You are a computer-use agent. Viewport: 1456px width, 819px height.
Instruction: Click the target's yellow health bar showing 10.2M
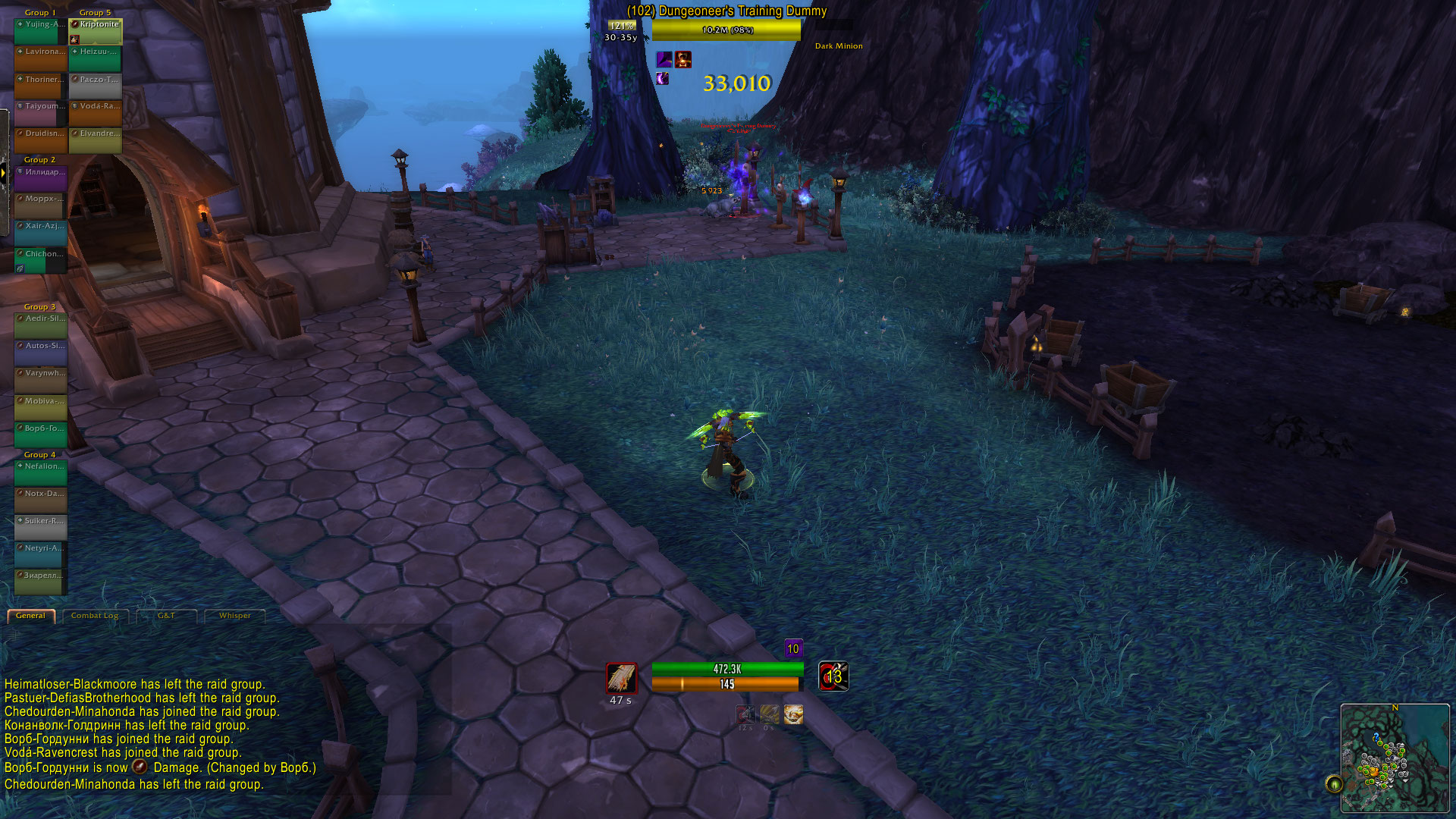(724, 31)
